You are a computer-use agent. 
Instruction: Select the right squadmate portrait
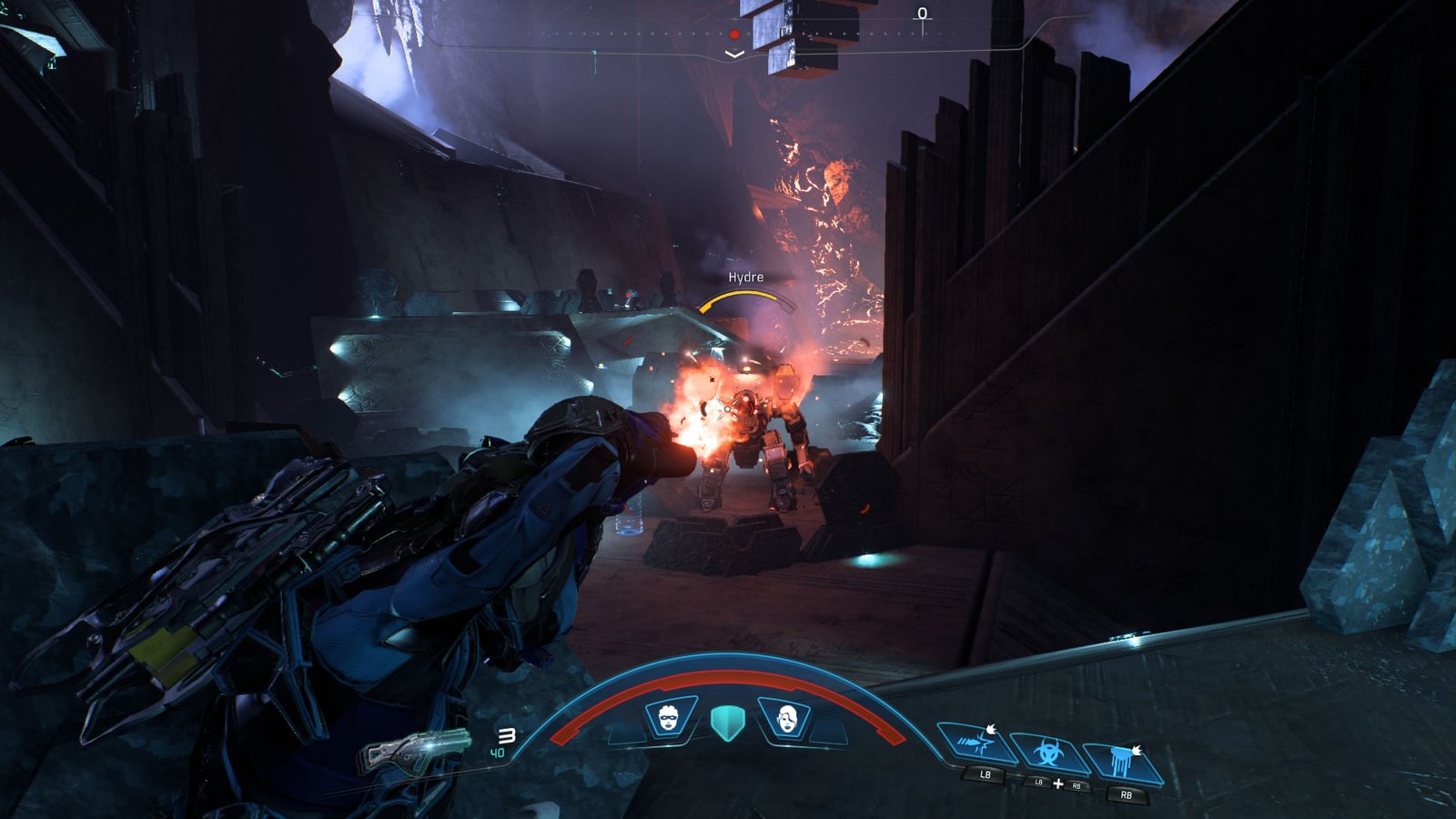coord(787,717)
